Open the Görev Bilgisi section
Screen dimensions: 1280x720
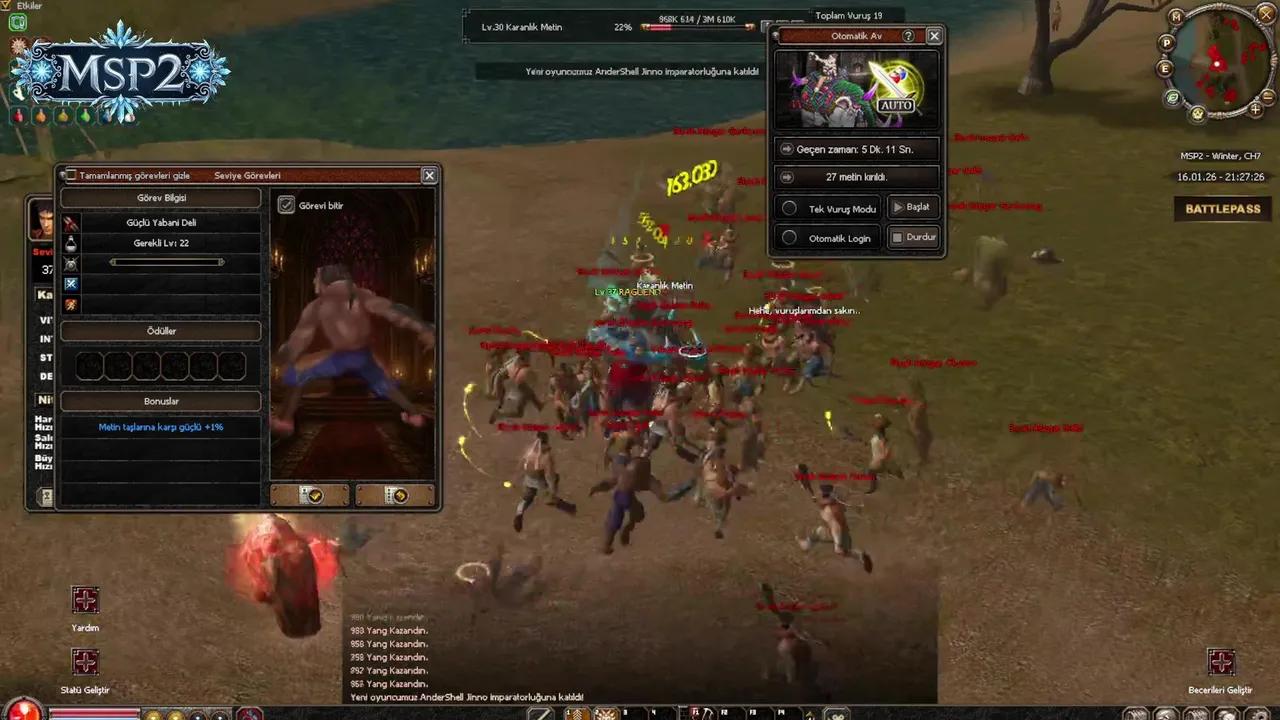tap(161, 197)
